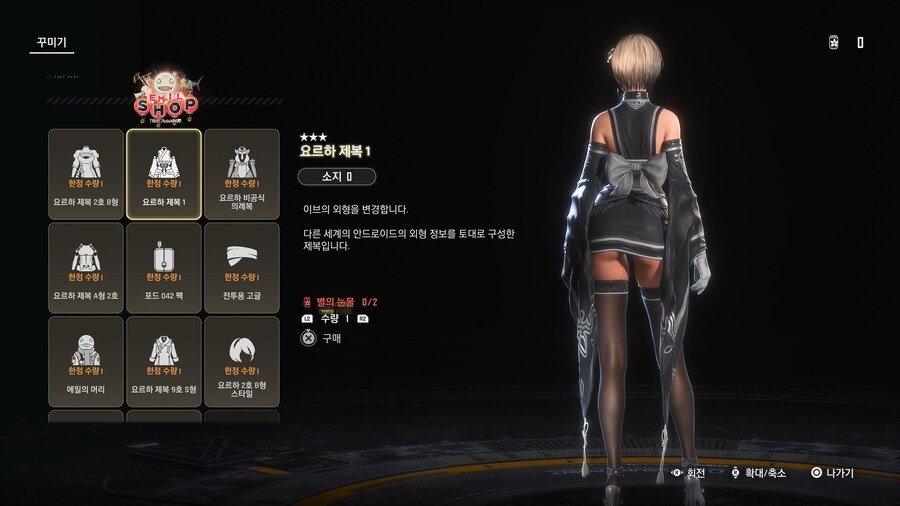This screenshot has height=506, width=900.
Task: Pick the 에밀의 머리 item tile
Action: click(86, 361)
